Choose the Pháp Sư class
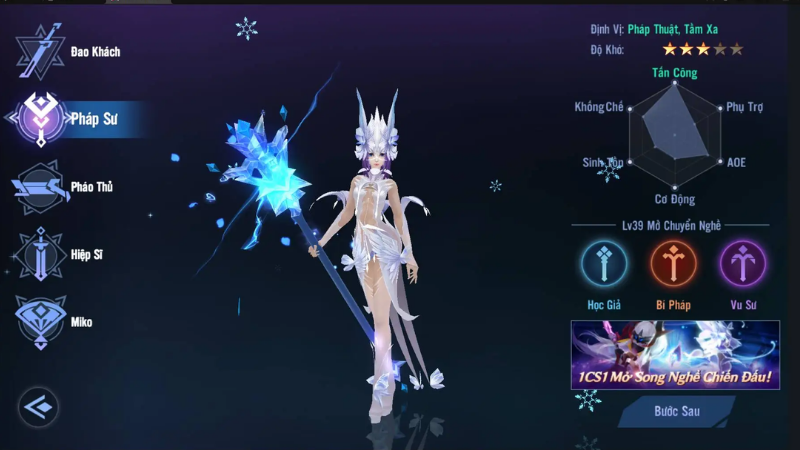Viewport: 800px width, 450px height. pyautogui.click(x=41, y=119)
